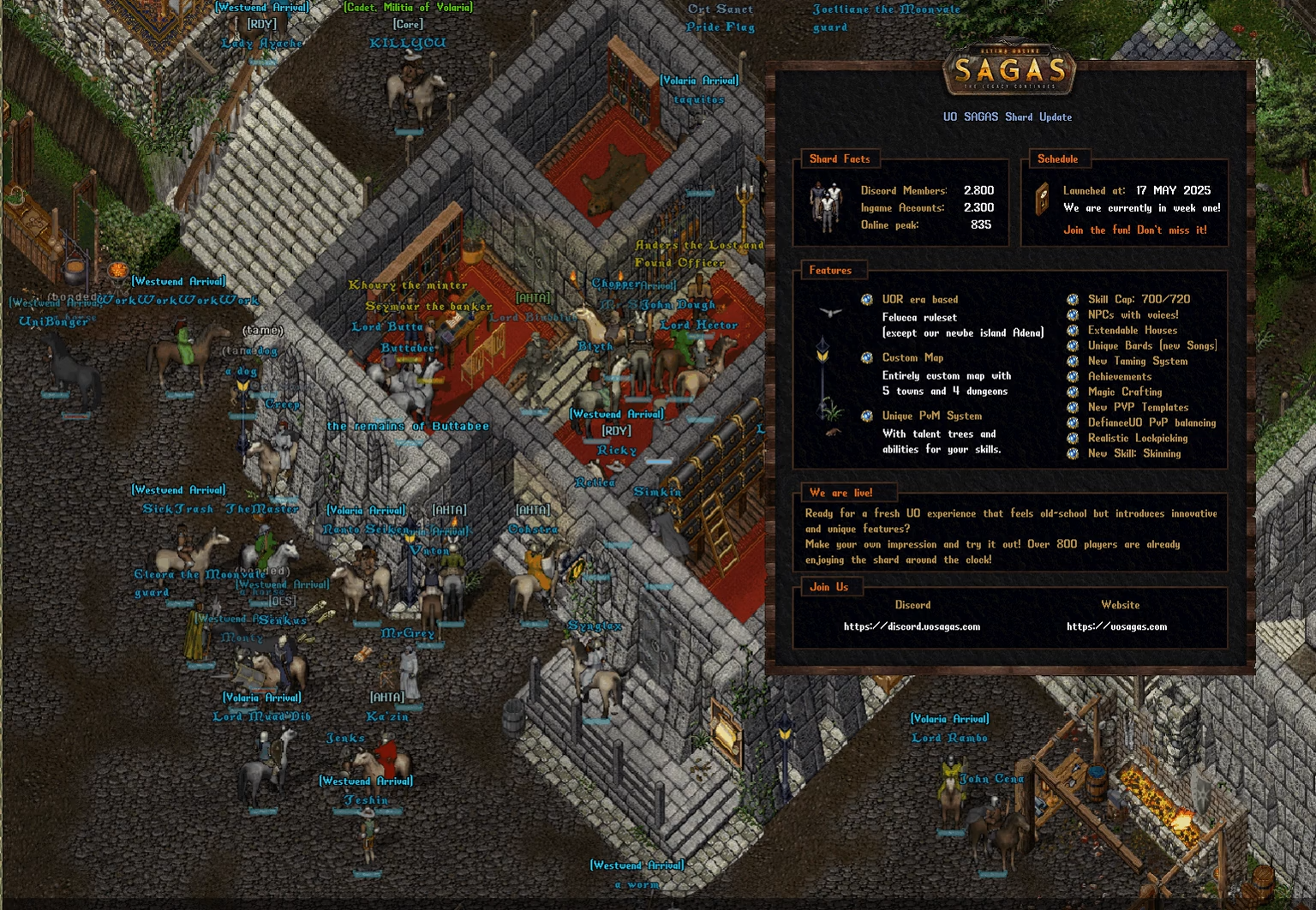
Task: Open the Join Us section header
Action: (829, 587)
